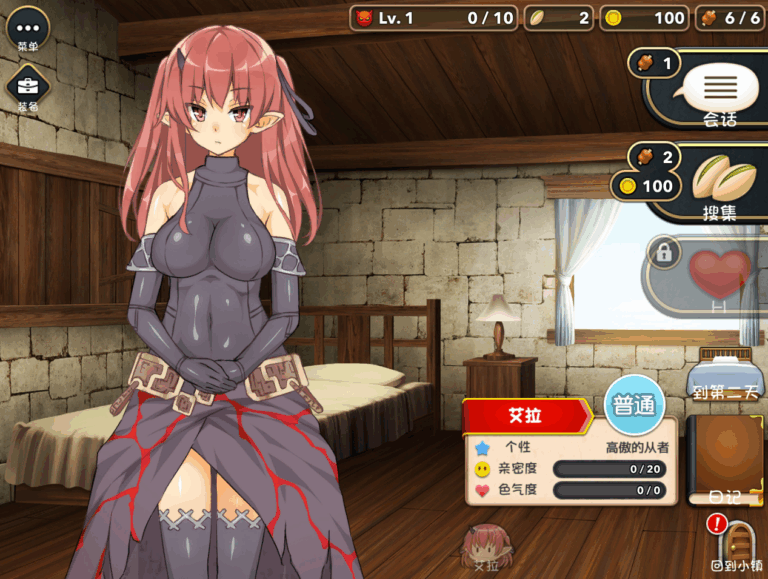Advance with 到第二天 bed button
The height and width of the screenshot is (579, 768).
pos(726,374)
